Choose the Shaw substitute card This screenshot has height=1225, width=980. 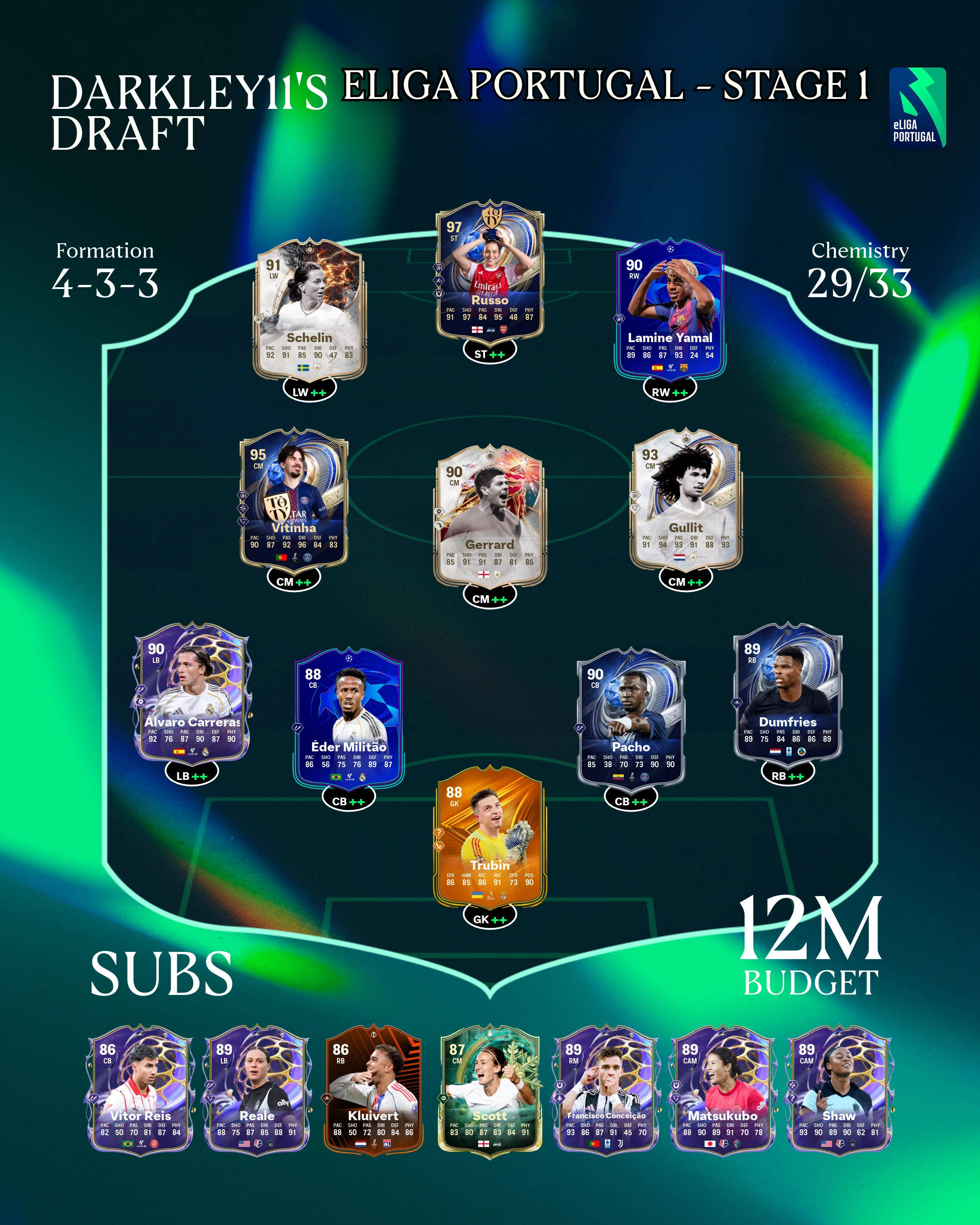838,1090
